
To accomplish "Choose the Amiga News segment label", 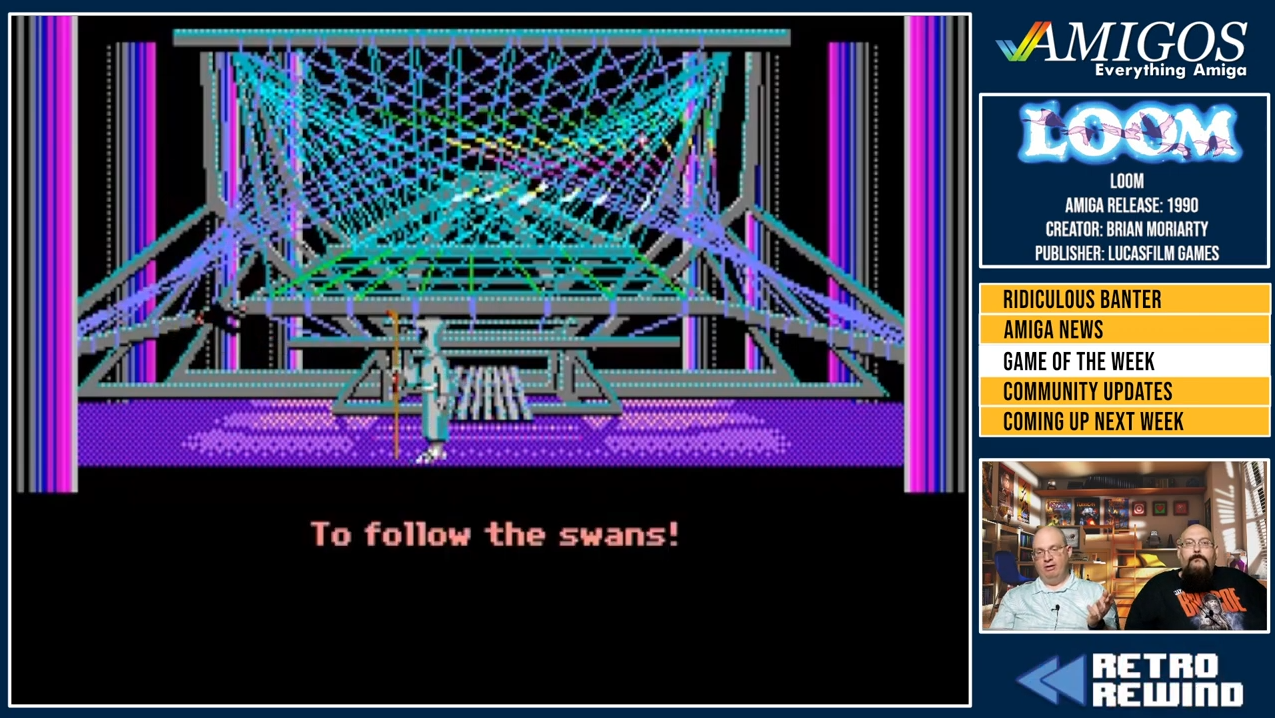I will pyautogui.click(x=1053, y=330).
